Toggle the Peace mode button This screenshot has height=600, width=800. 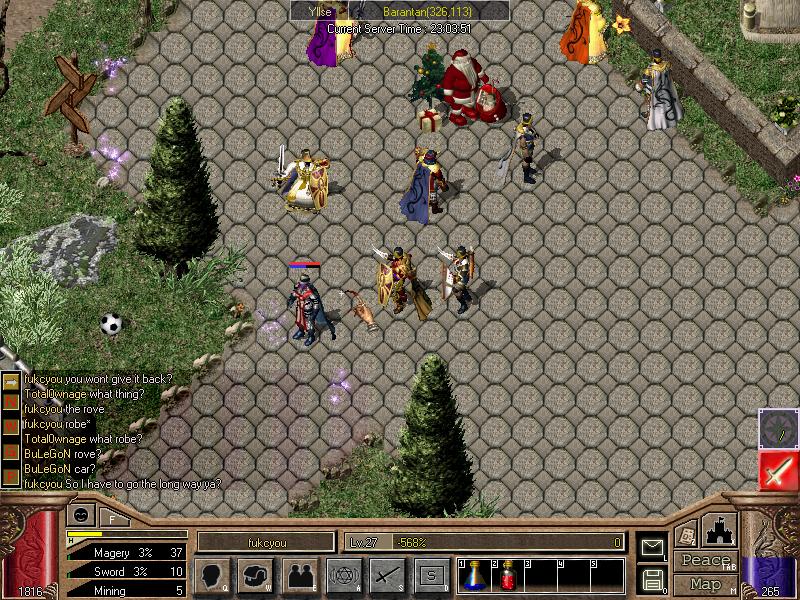click(705, 561)
